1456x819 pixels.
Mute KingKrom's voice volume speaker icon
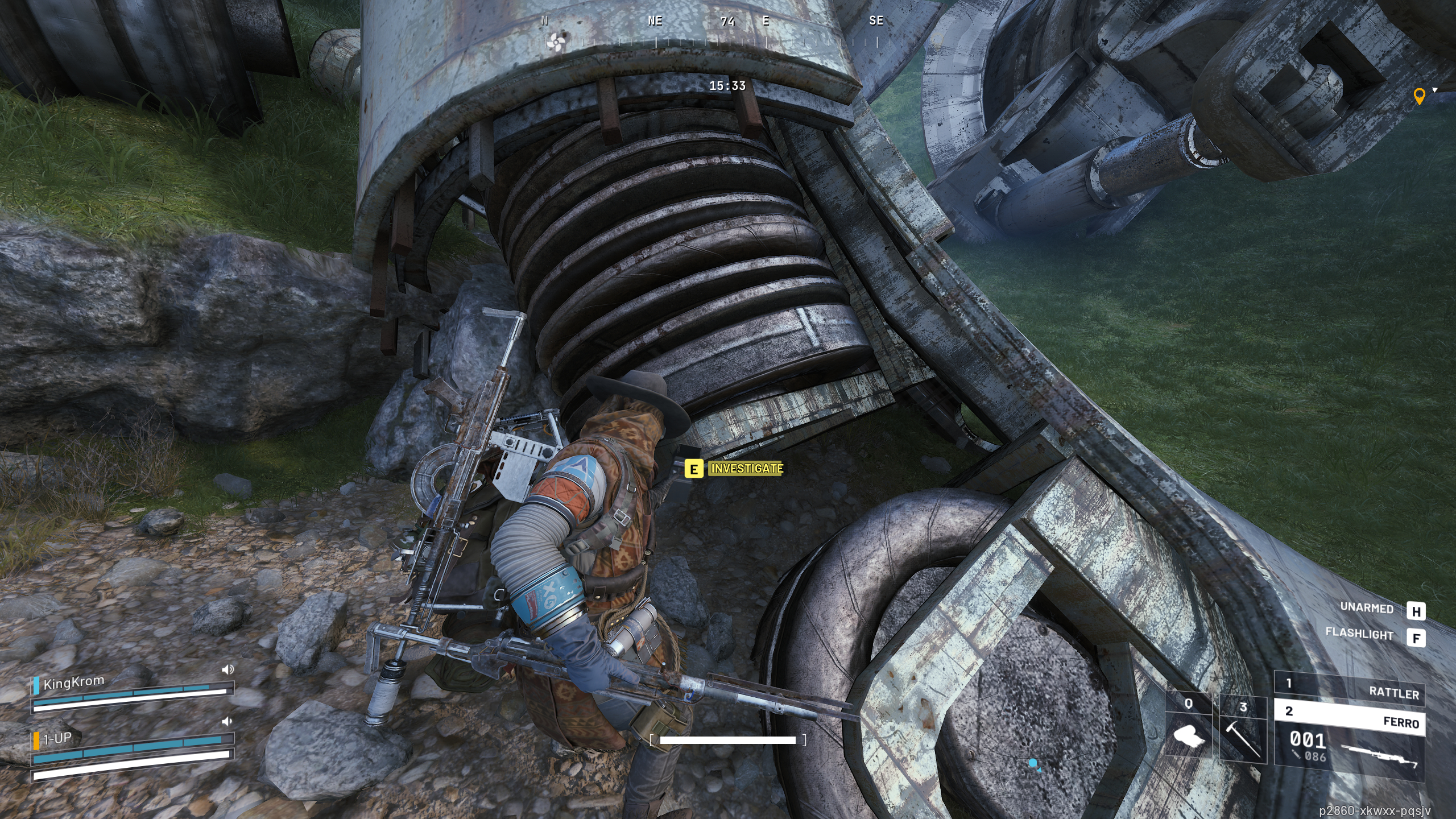pos(227,669)
